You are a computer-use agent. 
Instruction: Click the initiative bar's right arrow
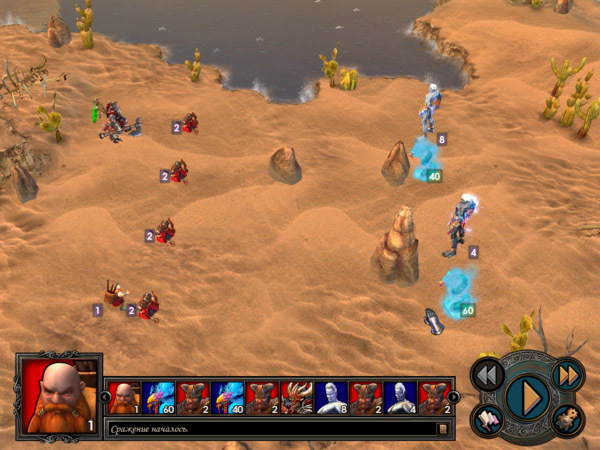click(453, 397)
